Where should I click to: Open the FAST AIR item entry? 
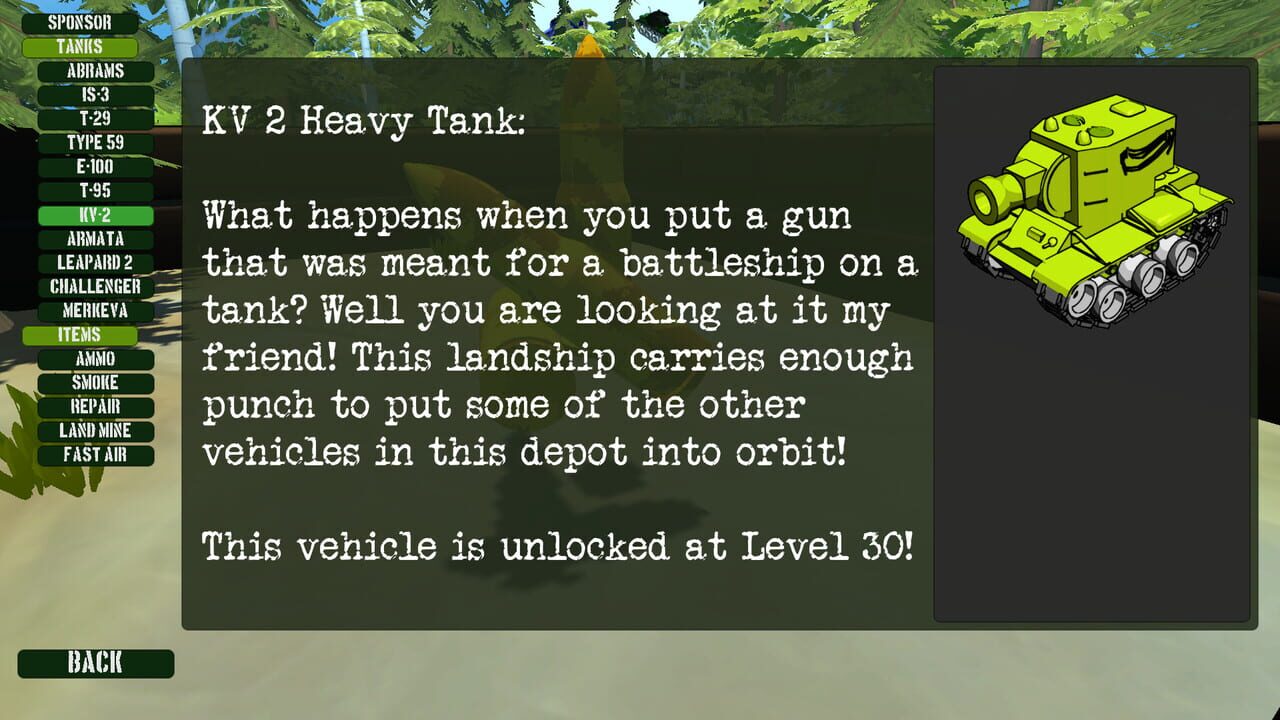[95, 454]
